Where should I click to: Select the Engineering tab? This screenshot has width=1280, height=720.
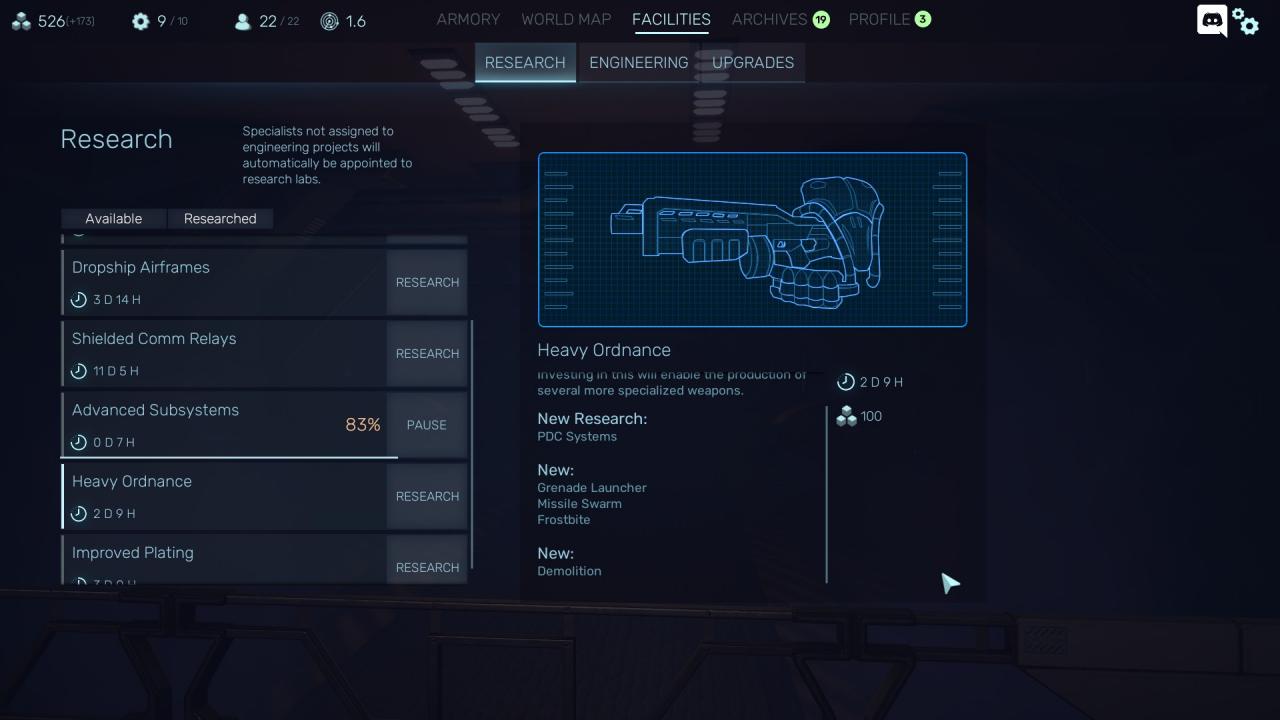(x=638, y=62)
